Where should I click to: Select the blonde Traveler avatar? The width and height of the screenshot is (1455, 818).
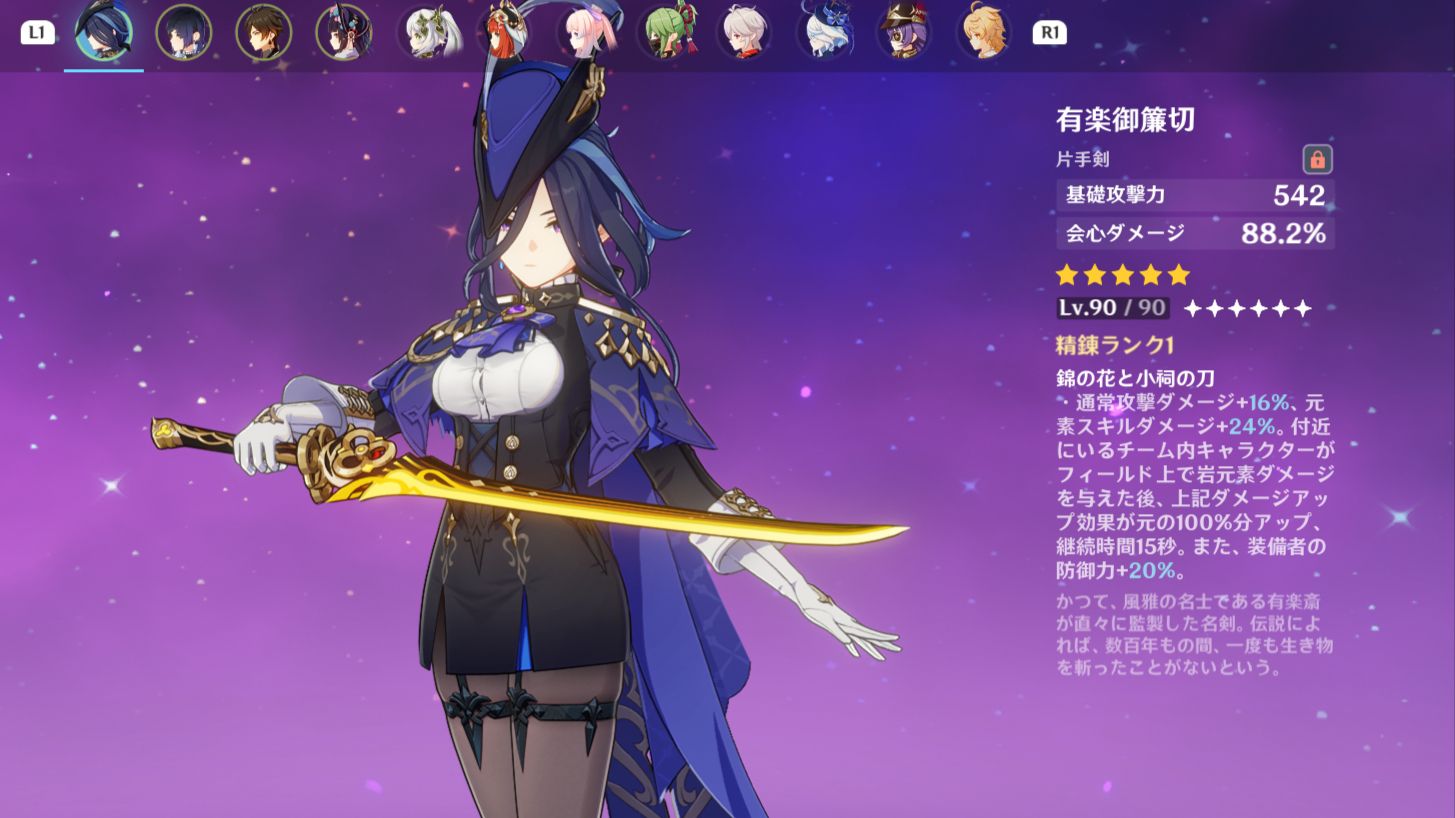click(984, 32)
